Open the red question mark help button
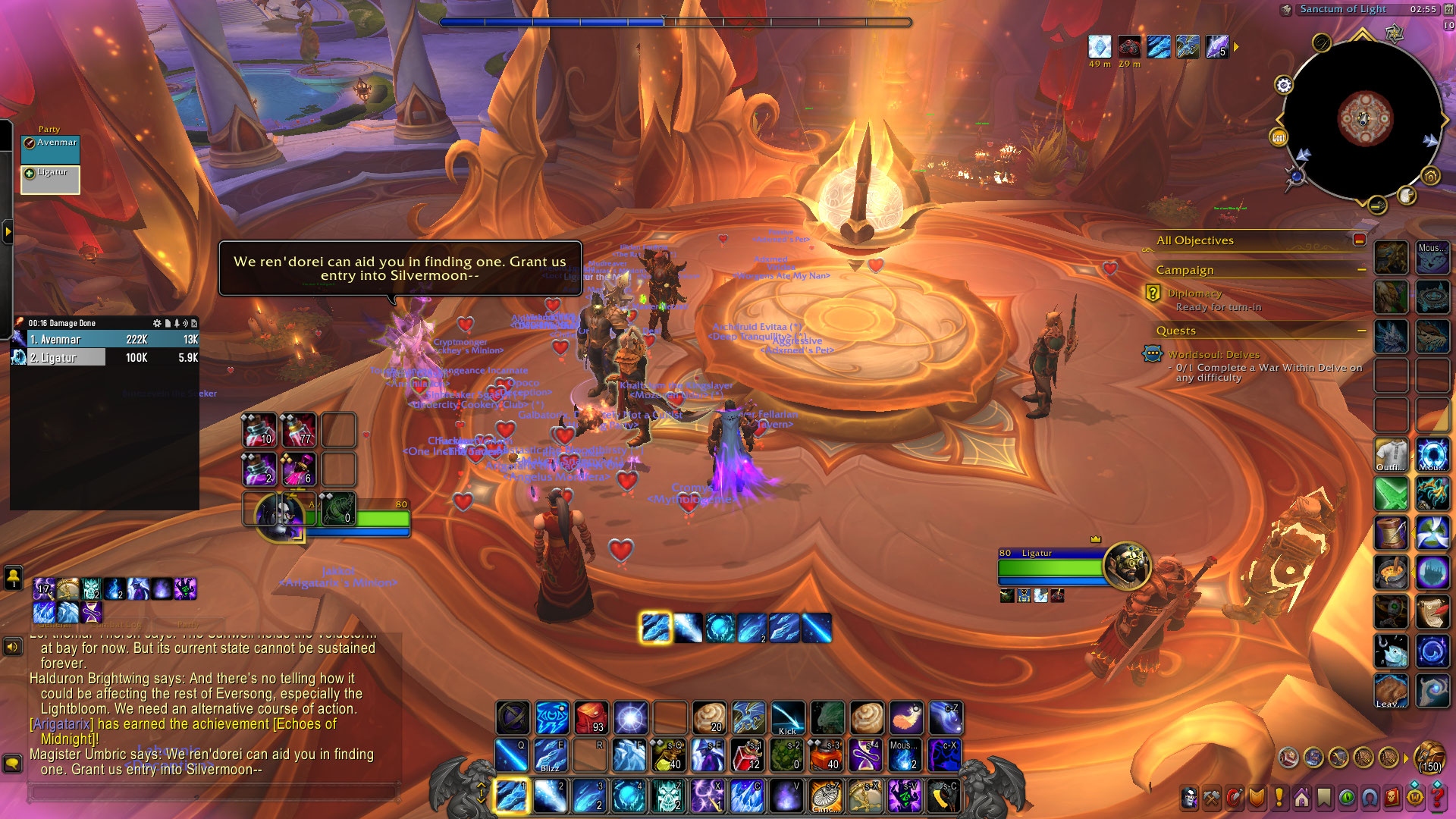Viewport: 1456px width, 819px height. (x=1436, y=798)
